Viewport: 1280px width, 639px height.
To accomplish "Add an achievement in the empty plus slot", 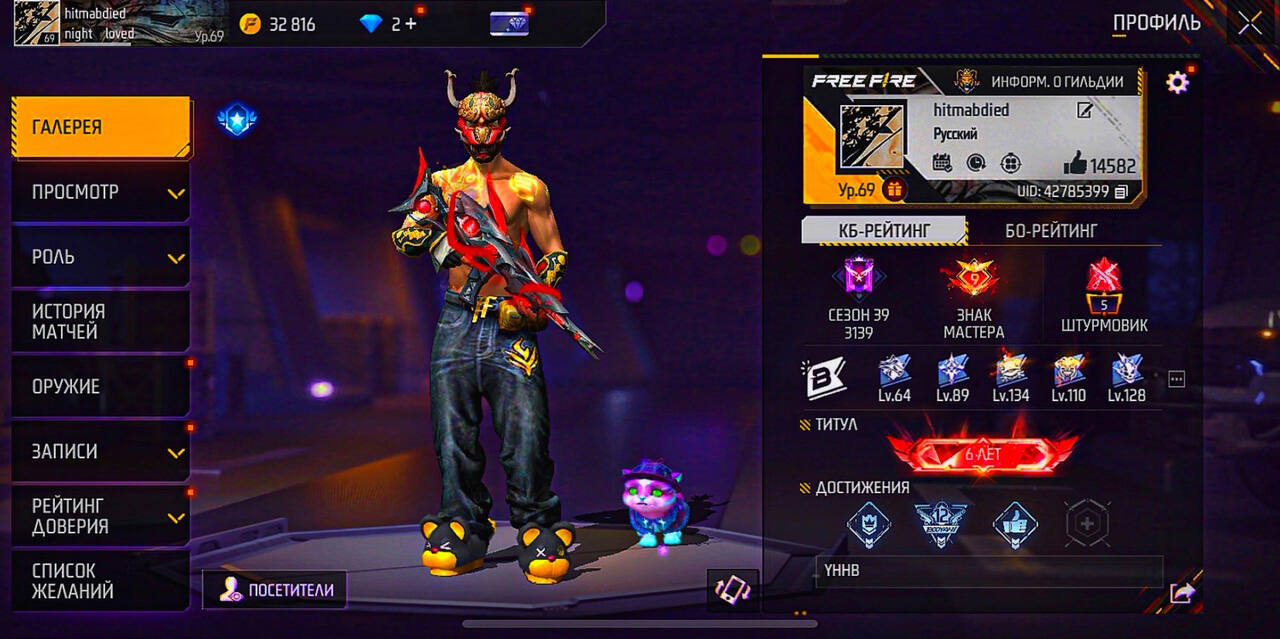I will point(1087,524).
